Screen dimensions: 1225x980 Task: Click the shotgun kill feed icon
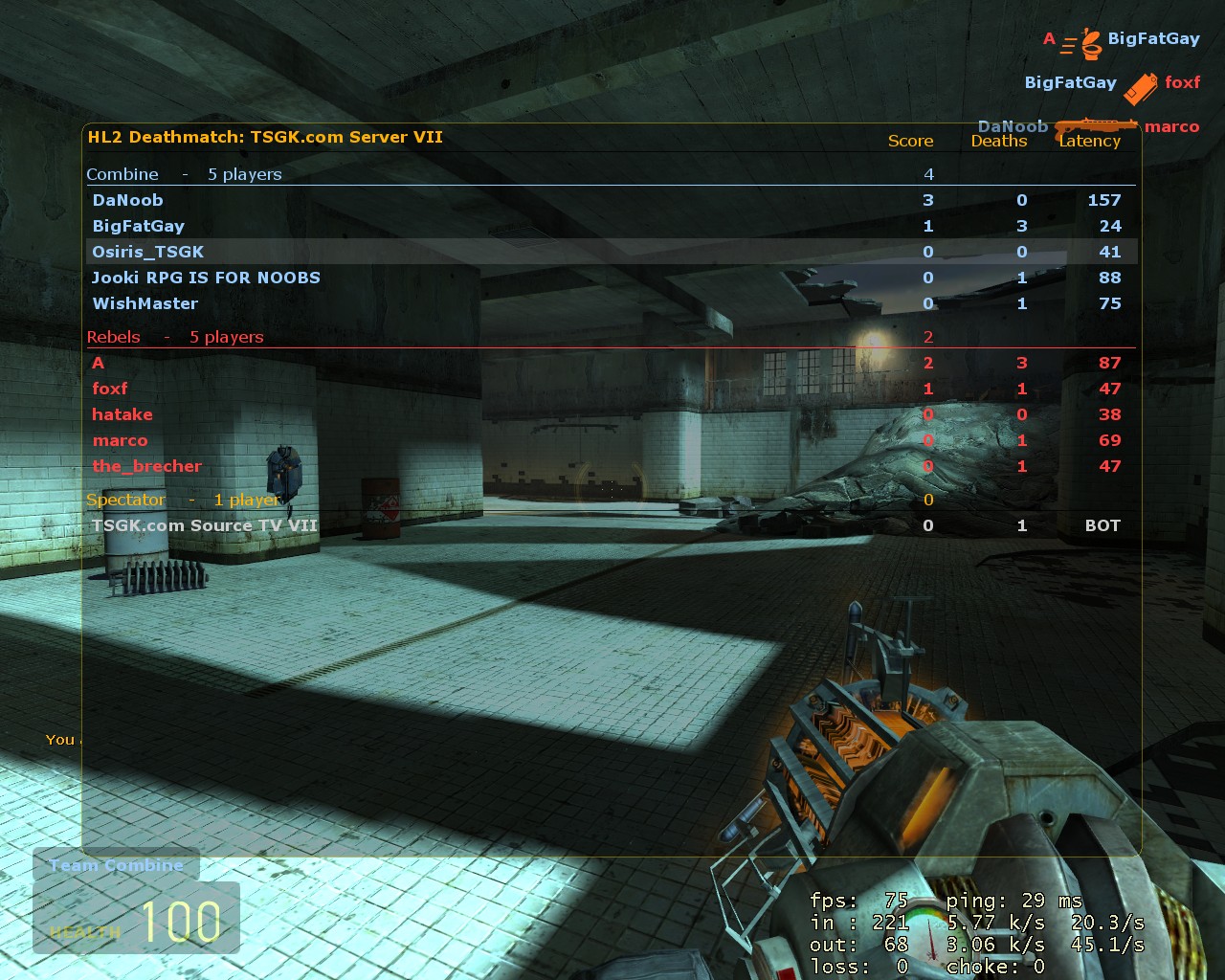[x=1096, y=124]
